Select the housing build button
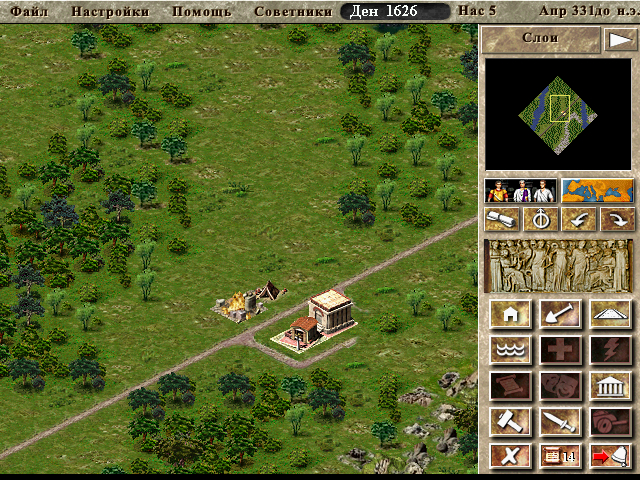Screen dimensions: 640x480 [x=511, y=314]
